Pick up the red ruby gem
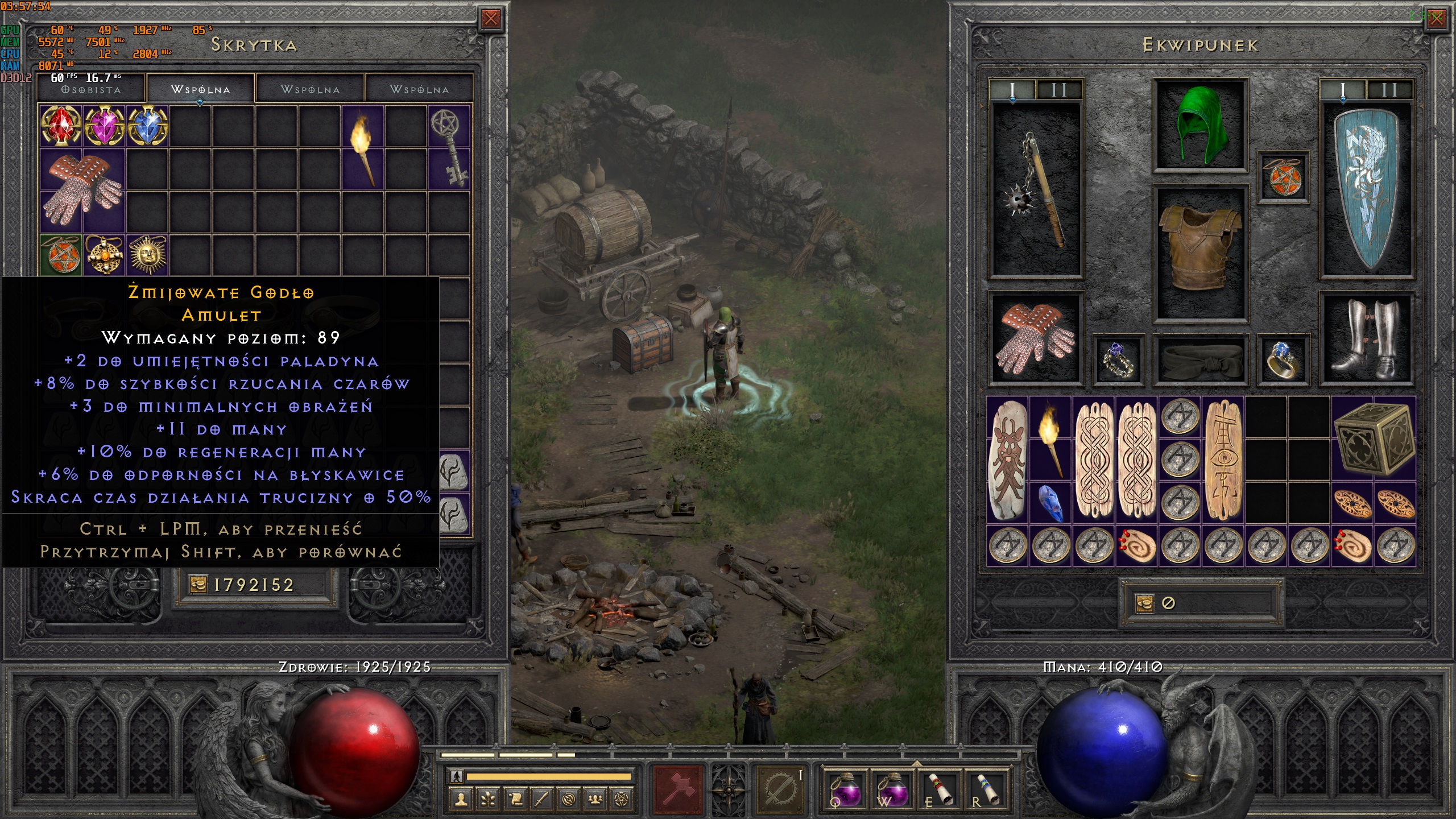1456x819 pixels. coord(61,126)
